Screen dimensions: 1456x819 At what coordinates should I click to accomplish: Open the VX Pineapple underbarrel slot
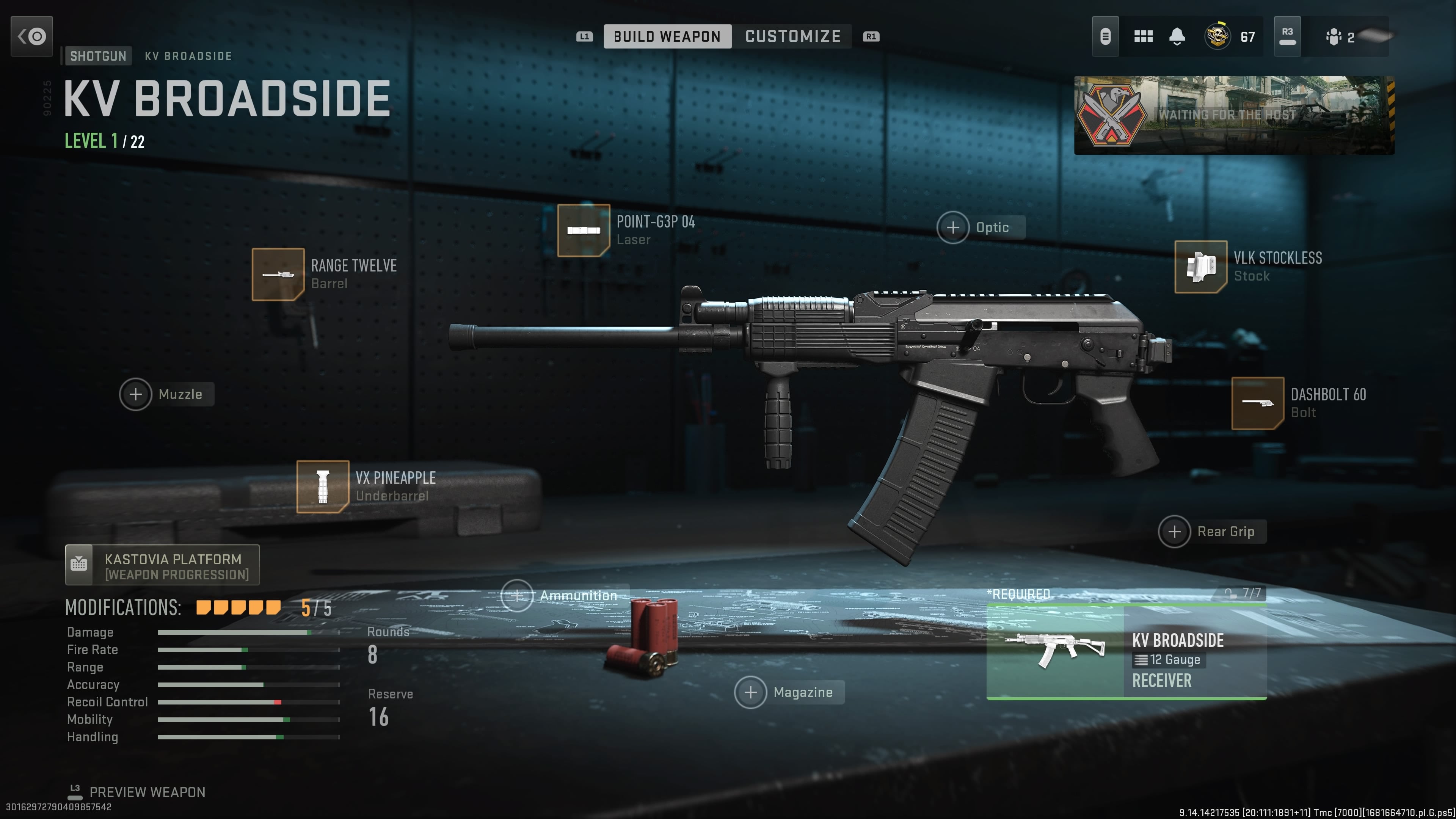[323, 486]
